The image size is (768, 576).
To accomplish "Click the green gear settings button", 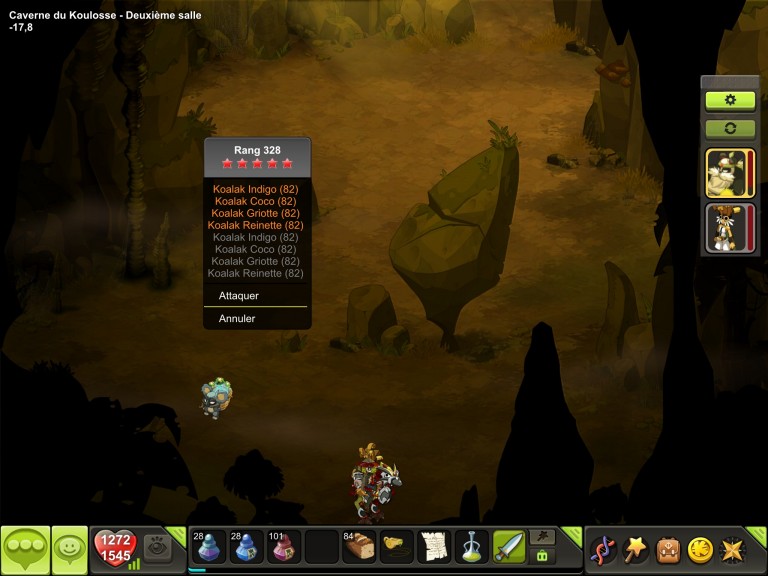I will click(x=730, y=100).
